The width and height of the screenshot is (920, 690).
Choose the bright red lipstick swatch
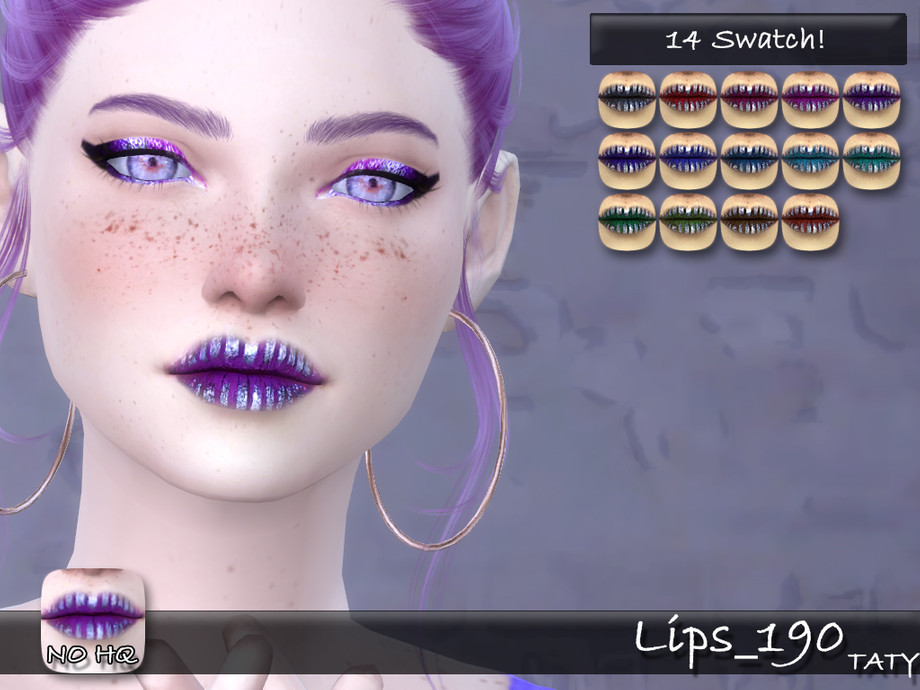tap(688, 100)
